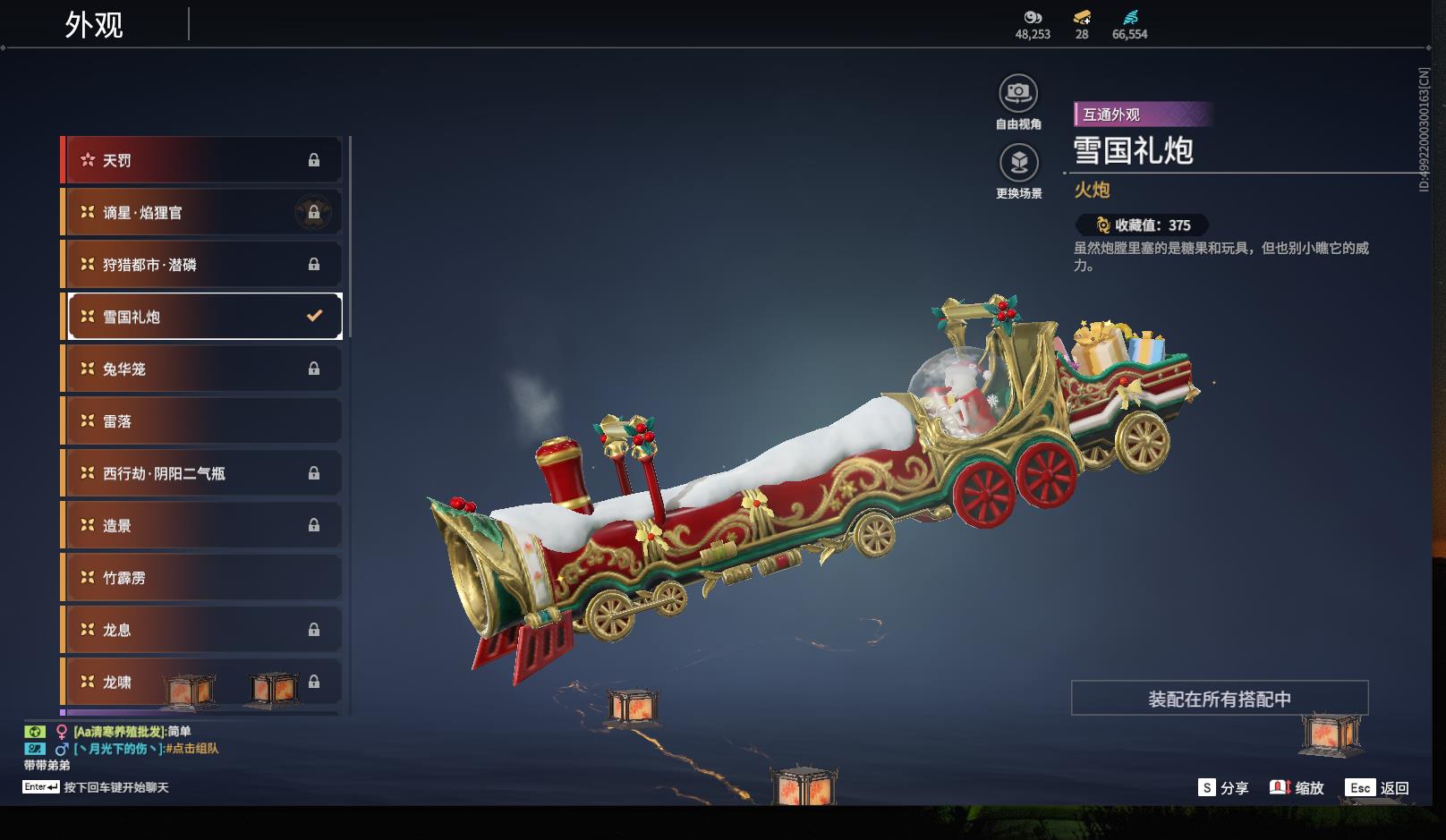Viewport: 1446px width, 840px height.
Task: Go back with the 返回 button
Action: [1379, 788]
